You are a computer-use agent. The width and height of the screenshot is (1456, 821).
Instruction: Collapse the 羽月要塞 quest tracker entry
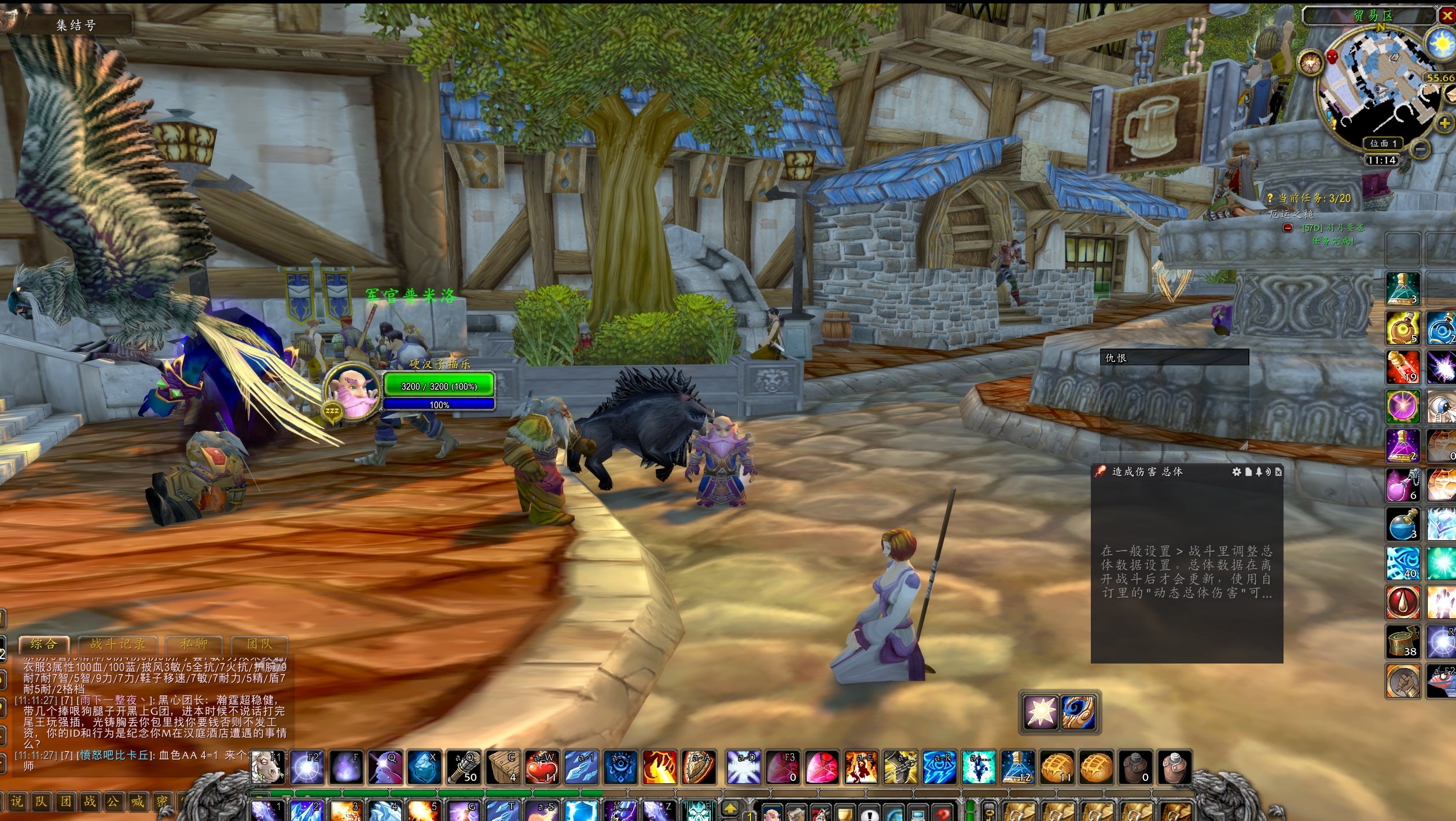[x=1288, y=228]
